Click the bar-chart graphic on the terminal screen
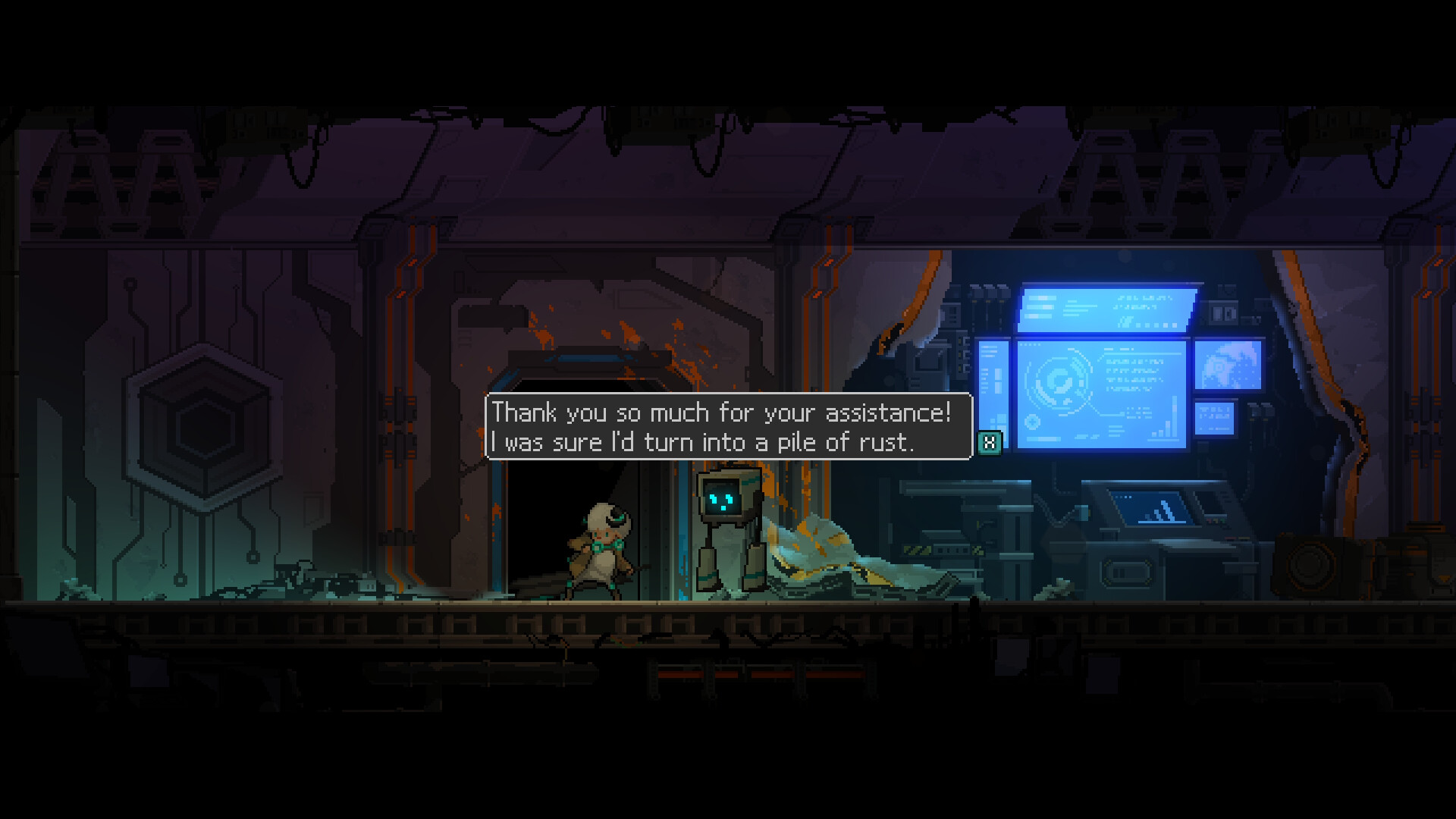This screenshot has height=819, width=1456. [1164, 427]
